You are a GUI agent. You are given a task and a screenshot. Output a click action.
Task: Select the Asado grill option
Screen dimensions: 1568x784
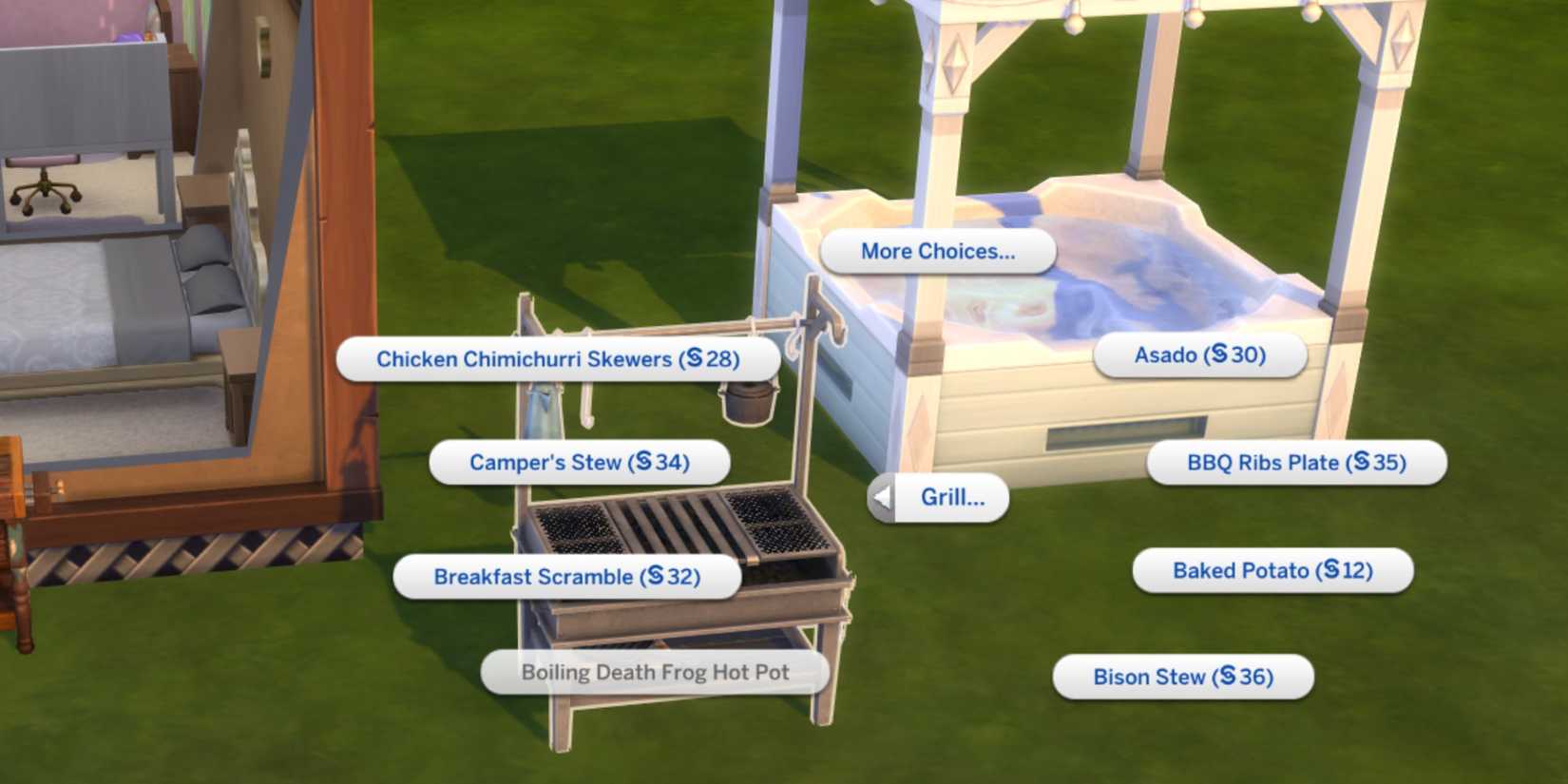coord(1198,354)
